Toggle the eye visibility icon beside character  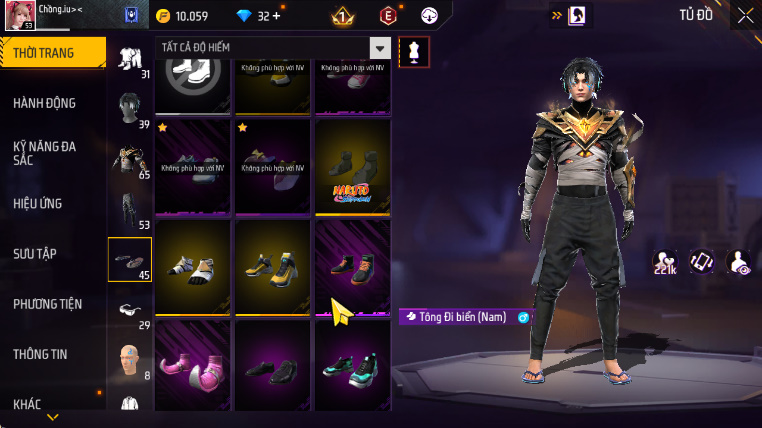tap(740, 262)
